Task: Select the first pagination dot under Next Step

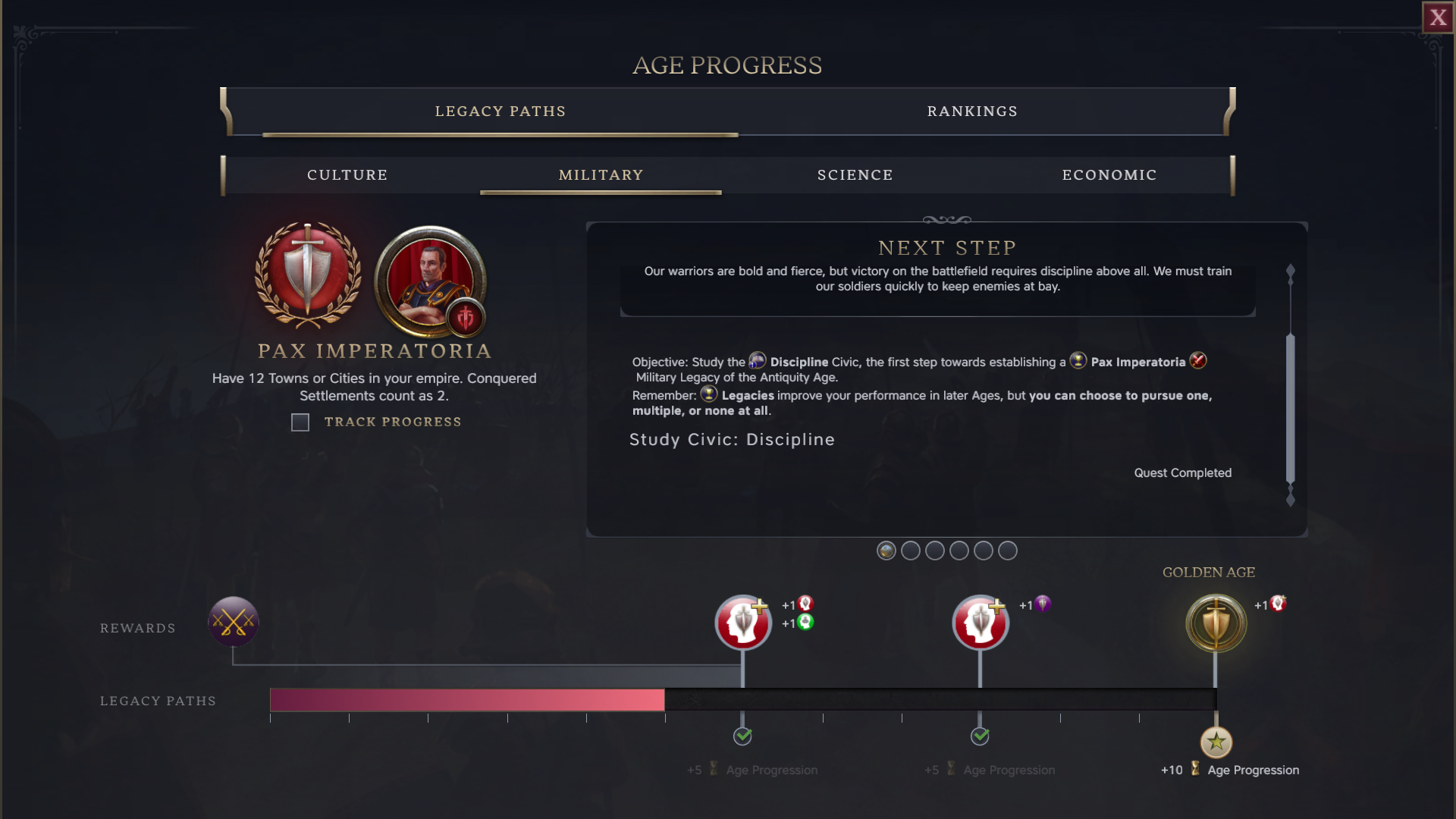Action: [886, 551]
